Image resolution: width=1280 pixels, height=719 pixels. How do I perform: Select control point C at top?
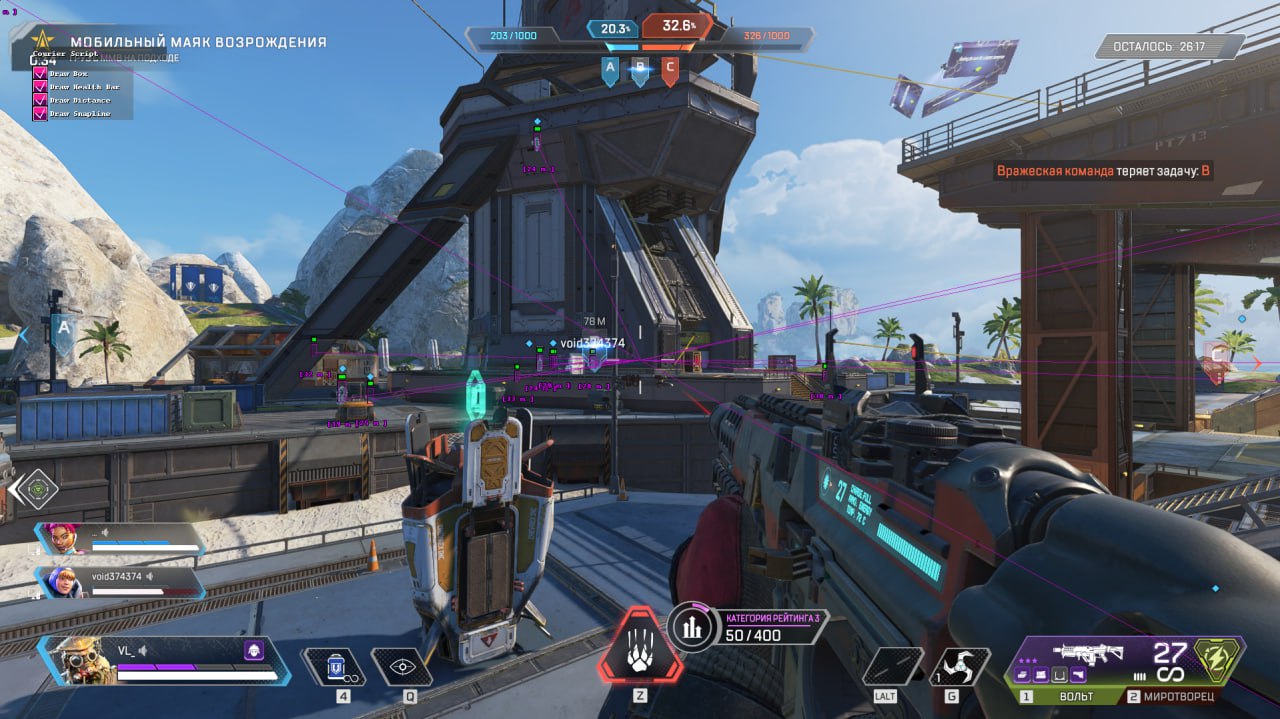(670, 68)
